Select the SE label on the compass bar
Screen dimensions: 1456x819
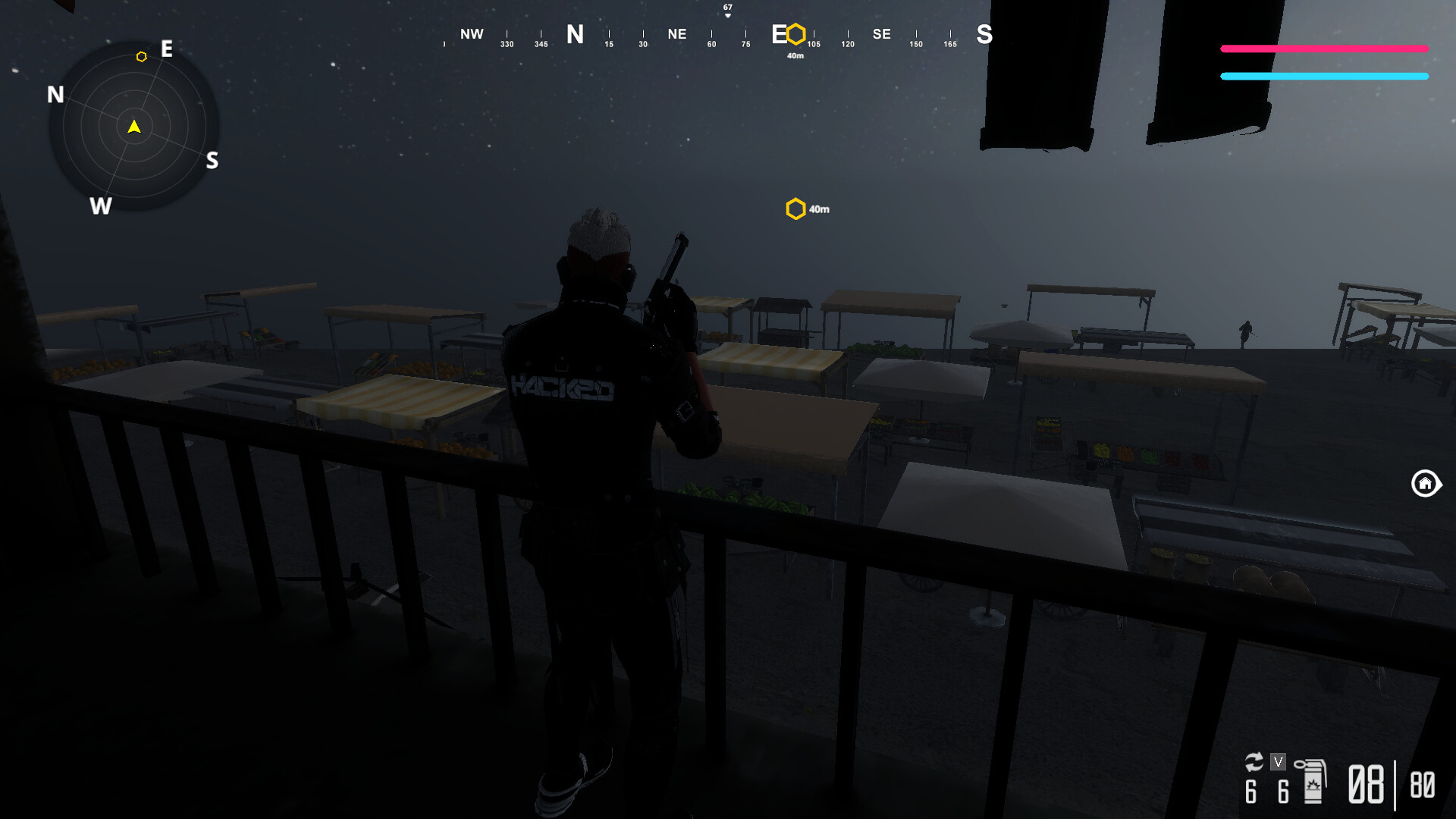pos(881,34)
